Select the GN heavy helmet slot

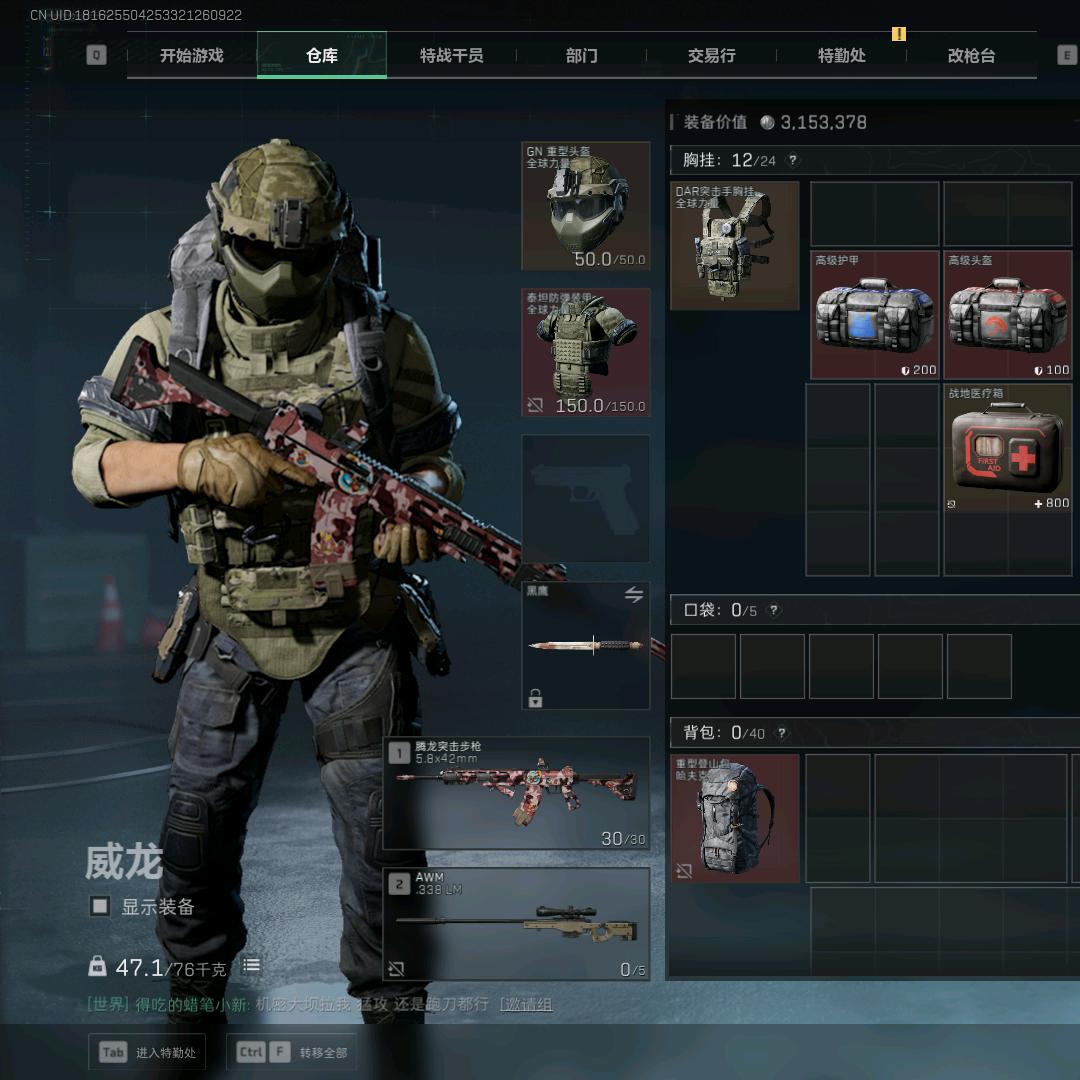click(x=586, y=206)
